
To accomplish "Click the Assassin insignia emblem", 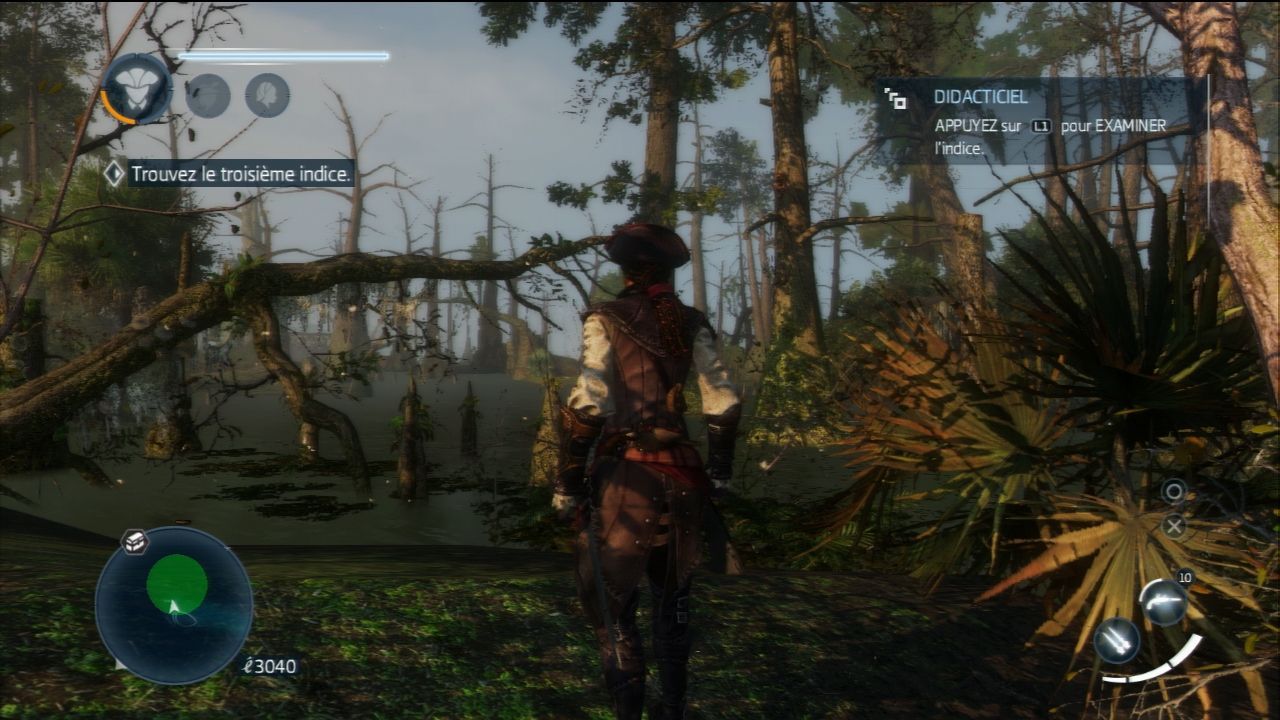I will click(137, 89).
